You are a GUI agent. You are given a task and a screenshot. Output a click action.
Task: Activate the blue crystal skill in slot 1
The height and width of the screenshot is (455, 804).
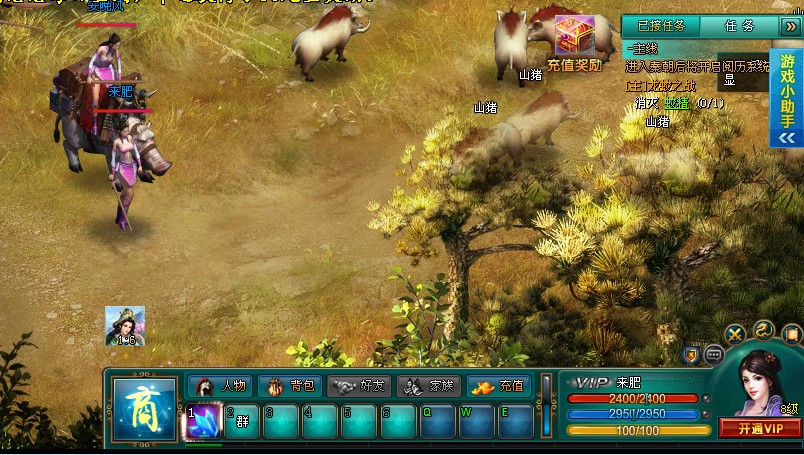click(203, 421)
